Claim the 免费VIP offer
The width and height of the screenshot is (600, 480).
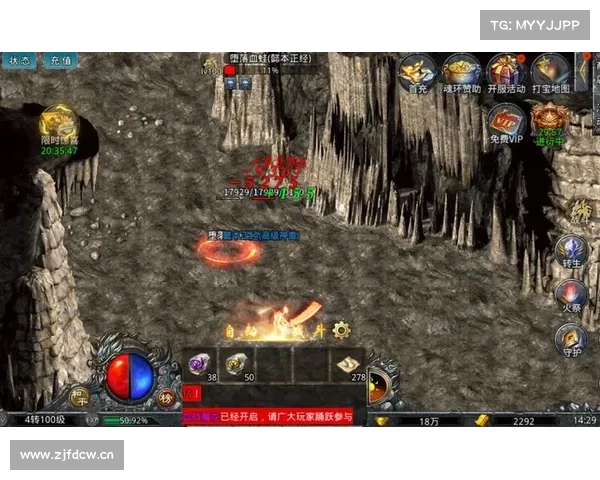coord(505,123)
